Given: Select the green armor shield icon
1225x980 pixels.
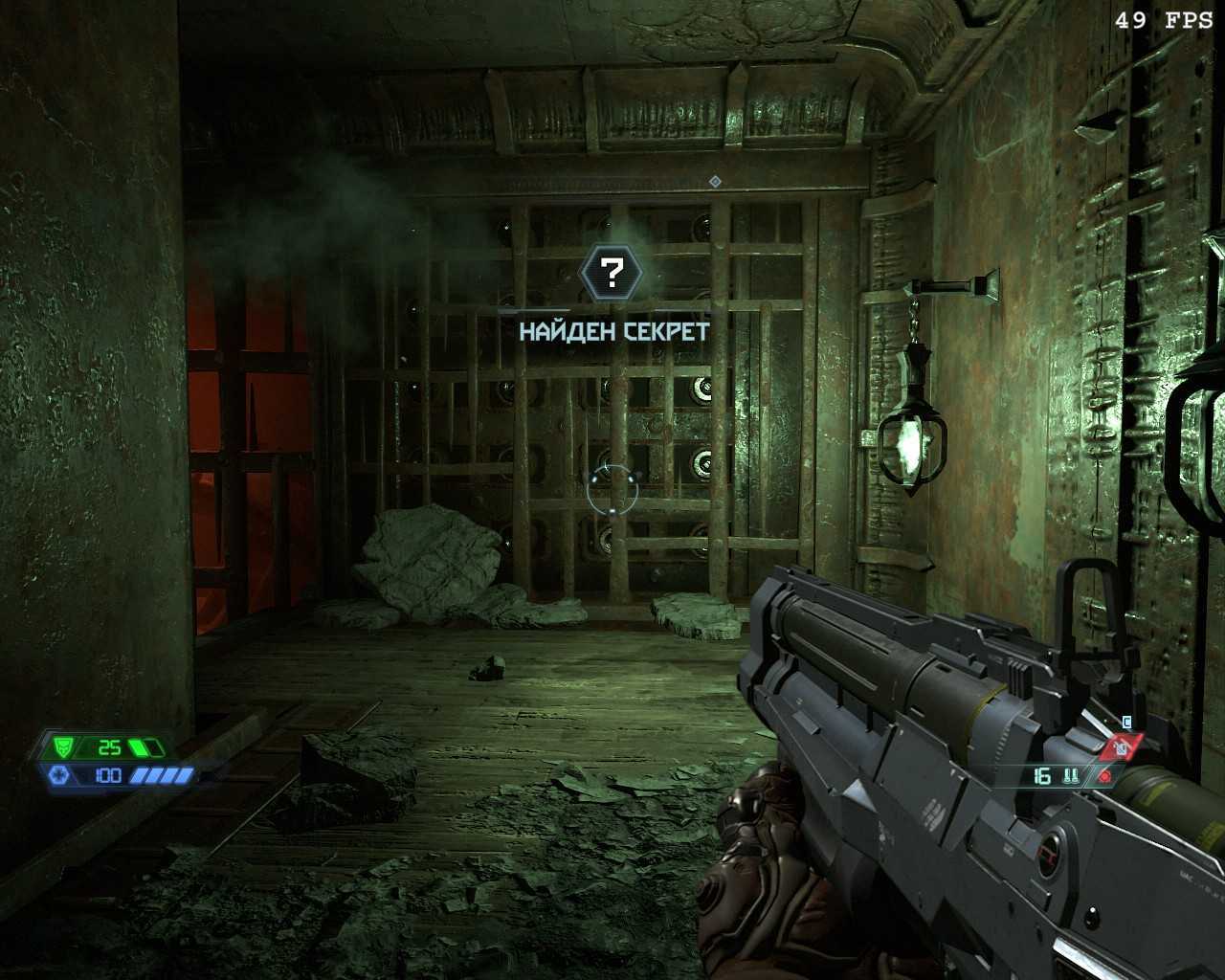Looking at the screenshot, I should click(x=63, y=746).
